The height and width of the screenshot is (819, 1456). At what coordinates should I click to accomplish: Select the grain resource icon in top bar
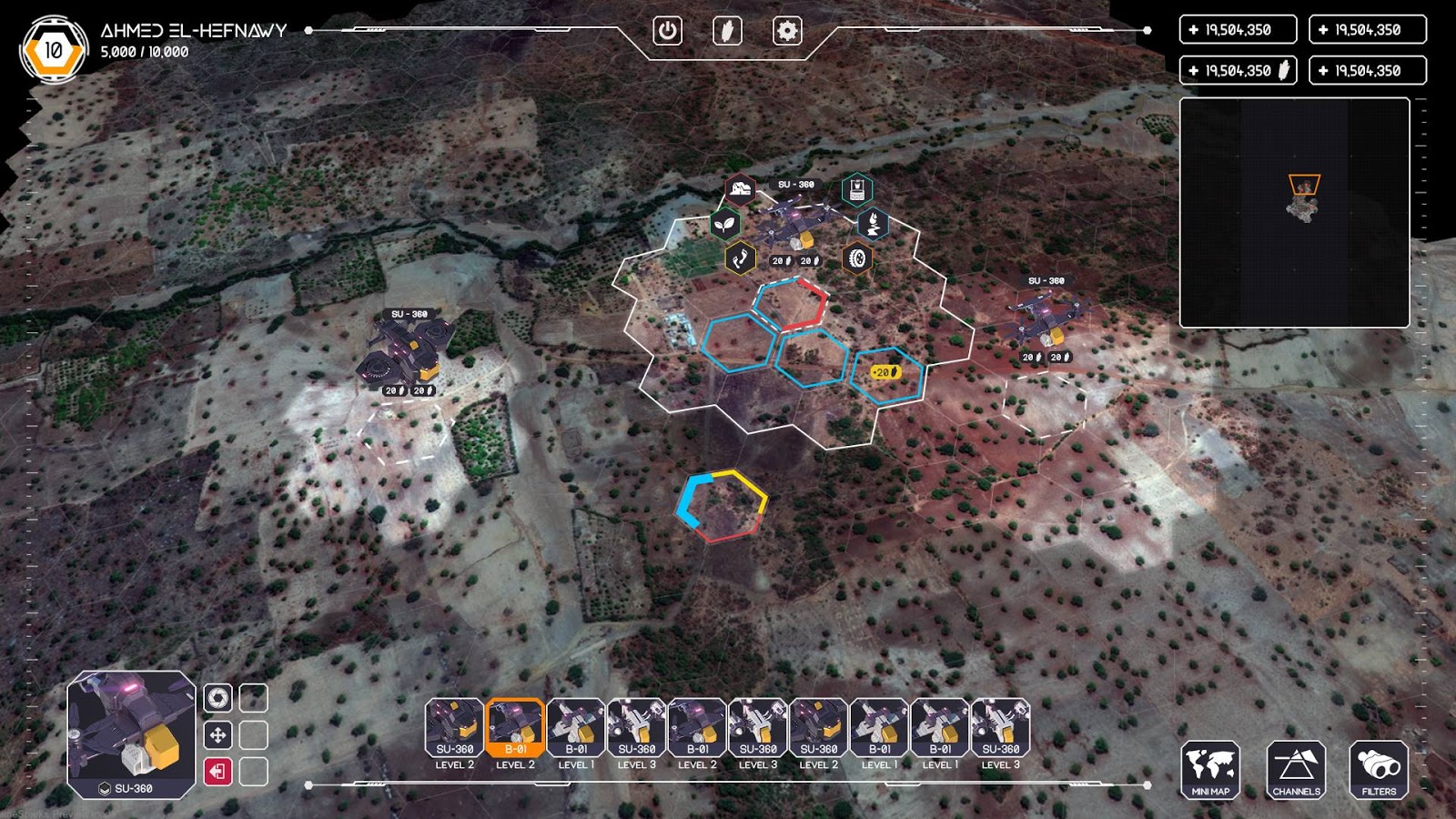tap(727, 31)
